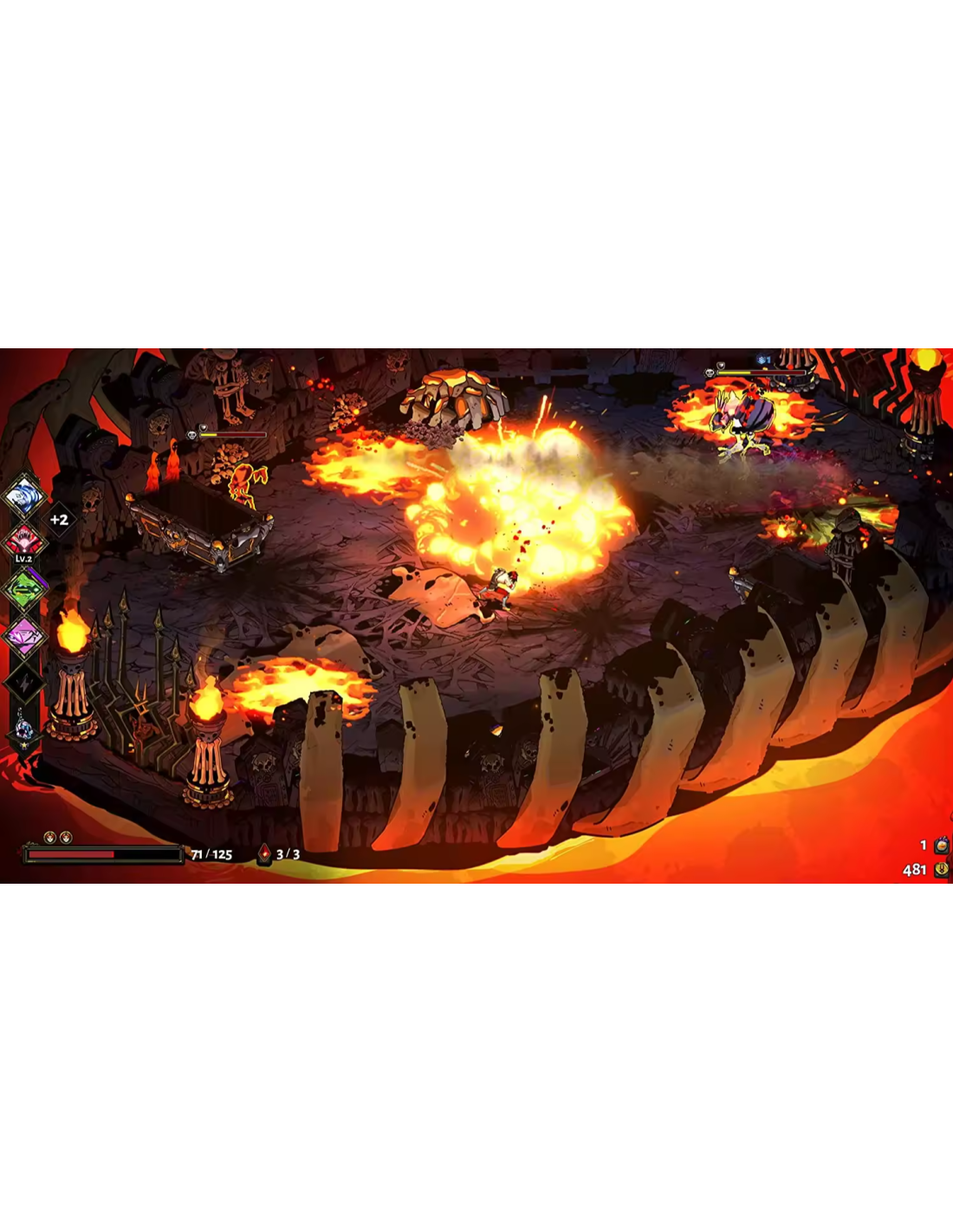Open the +2 extra boons indicator
This screenshot has width=953, height=1232.
point(59,520)
